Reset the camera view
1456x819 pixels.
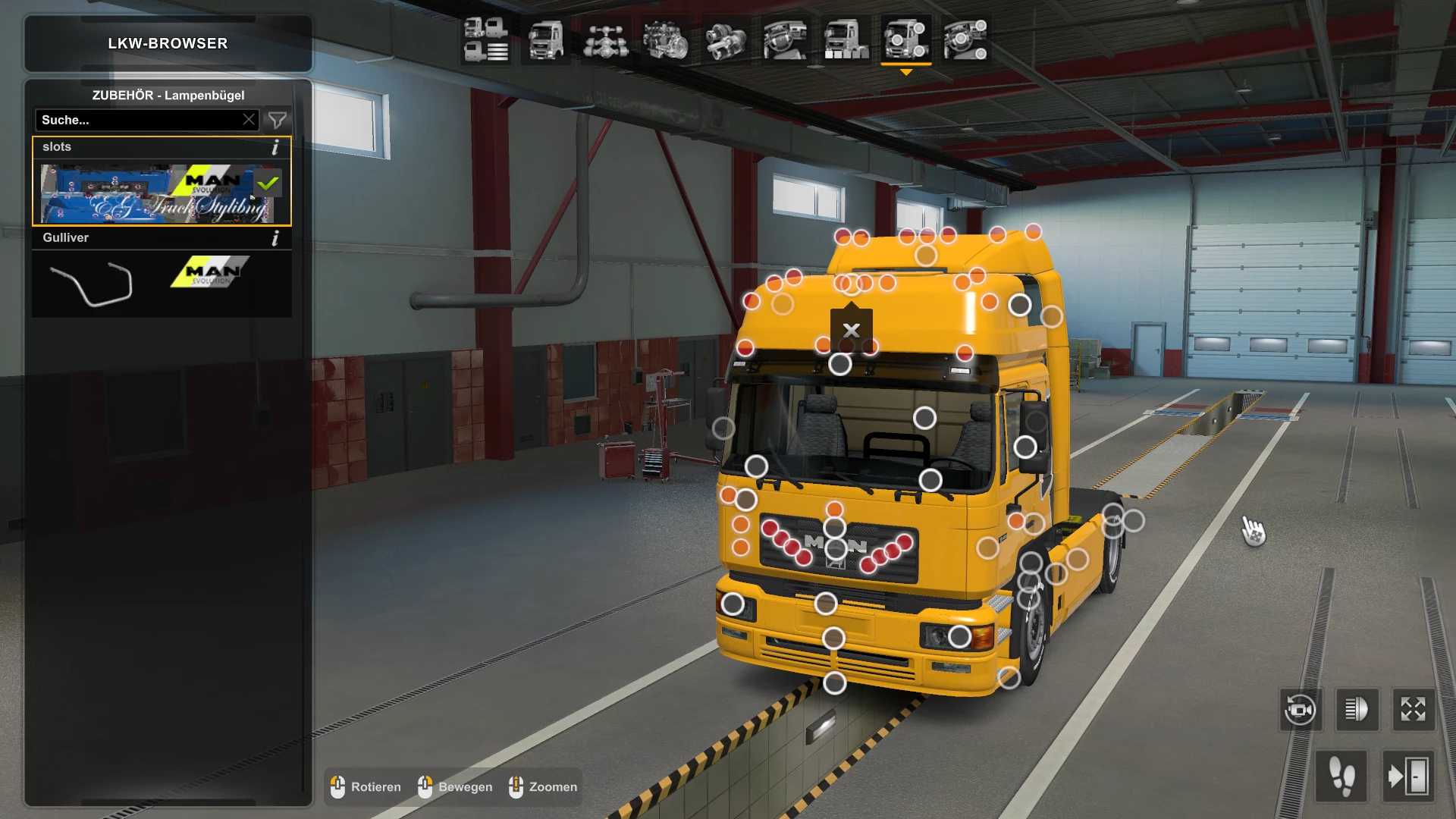click(x=1300, y=710)
